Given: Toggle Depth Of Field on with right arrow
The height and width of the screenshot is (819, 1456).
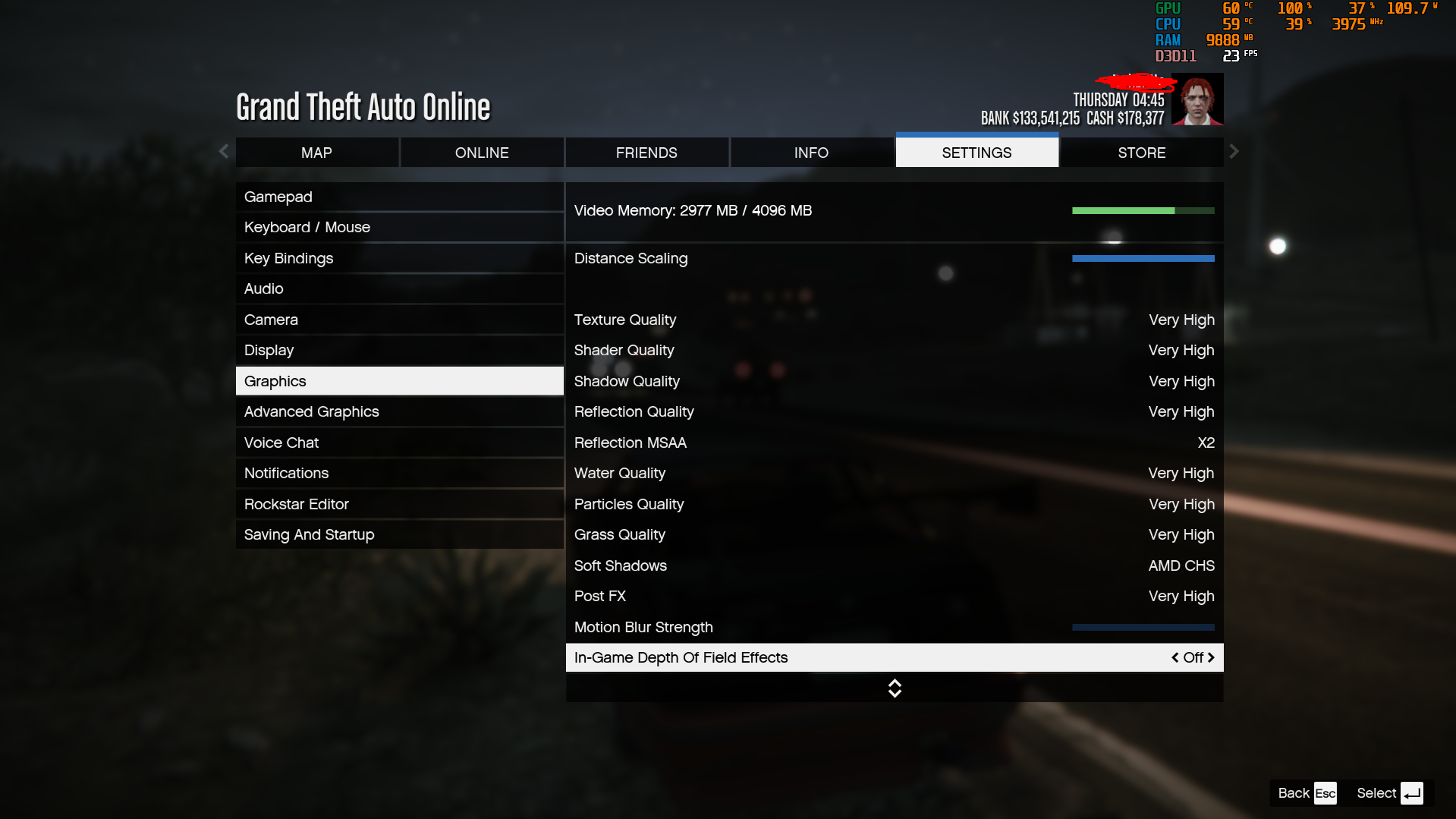Looking at the screenshot, I should pos(1212,657).
